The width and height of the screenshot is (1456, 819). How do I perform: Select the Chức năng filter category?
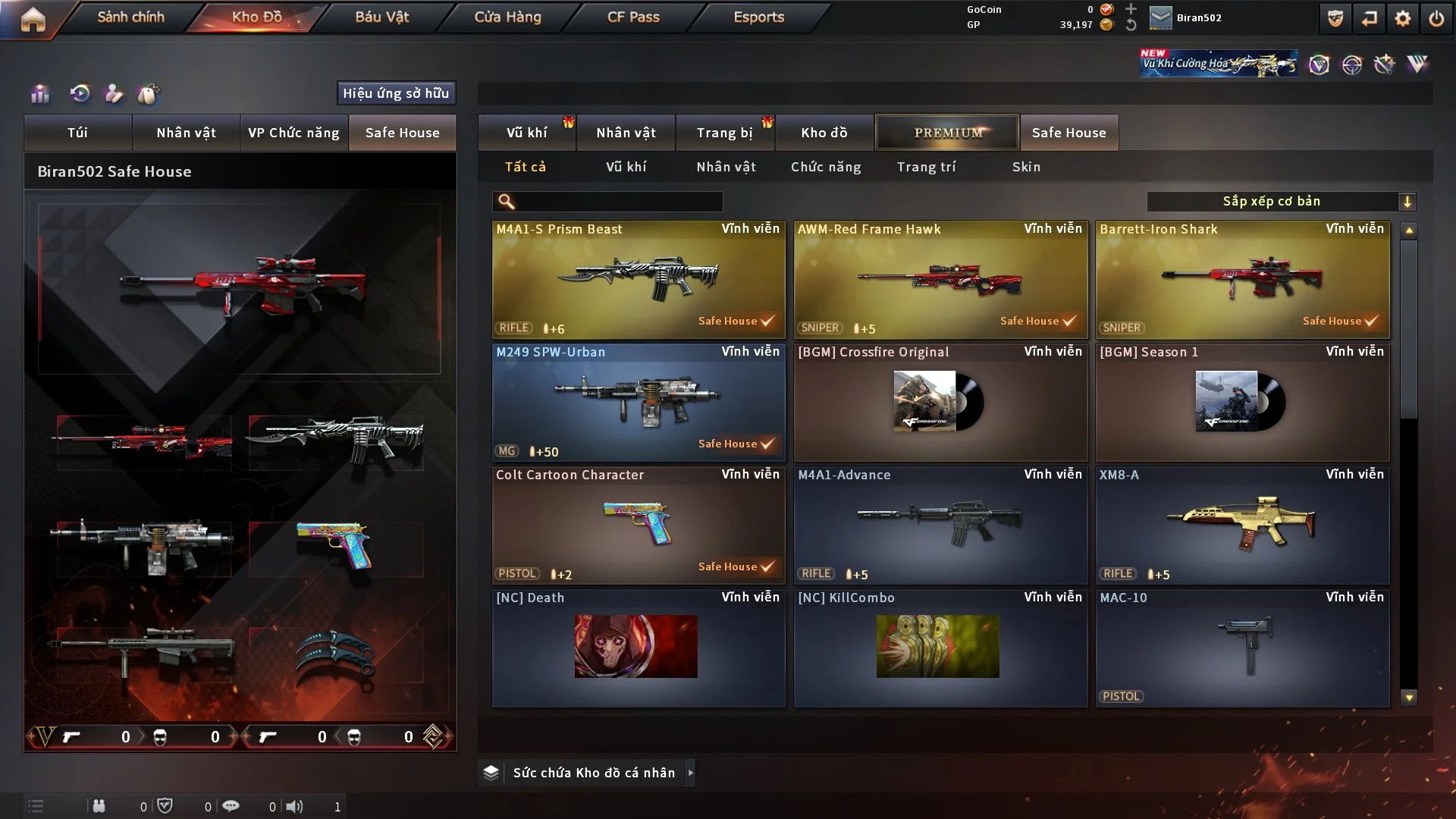pyautogui.click(x=826, y=167)
